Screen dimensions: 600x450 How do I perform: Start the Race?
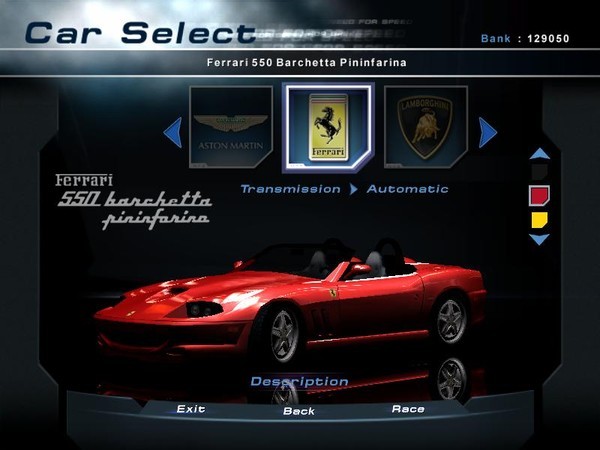pos(408,409)
